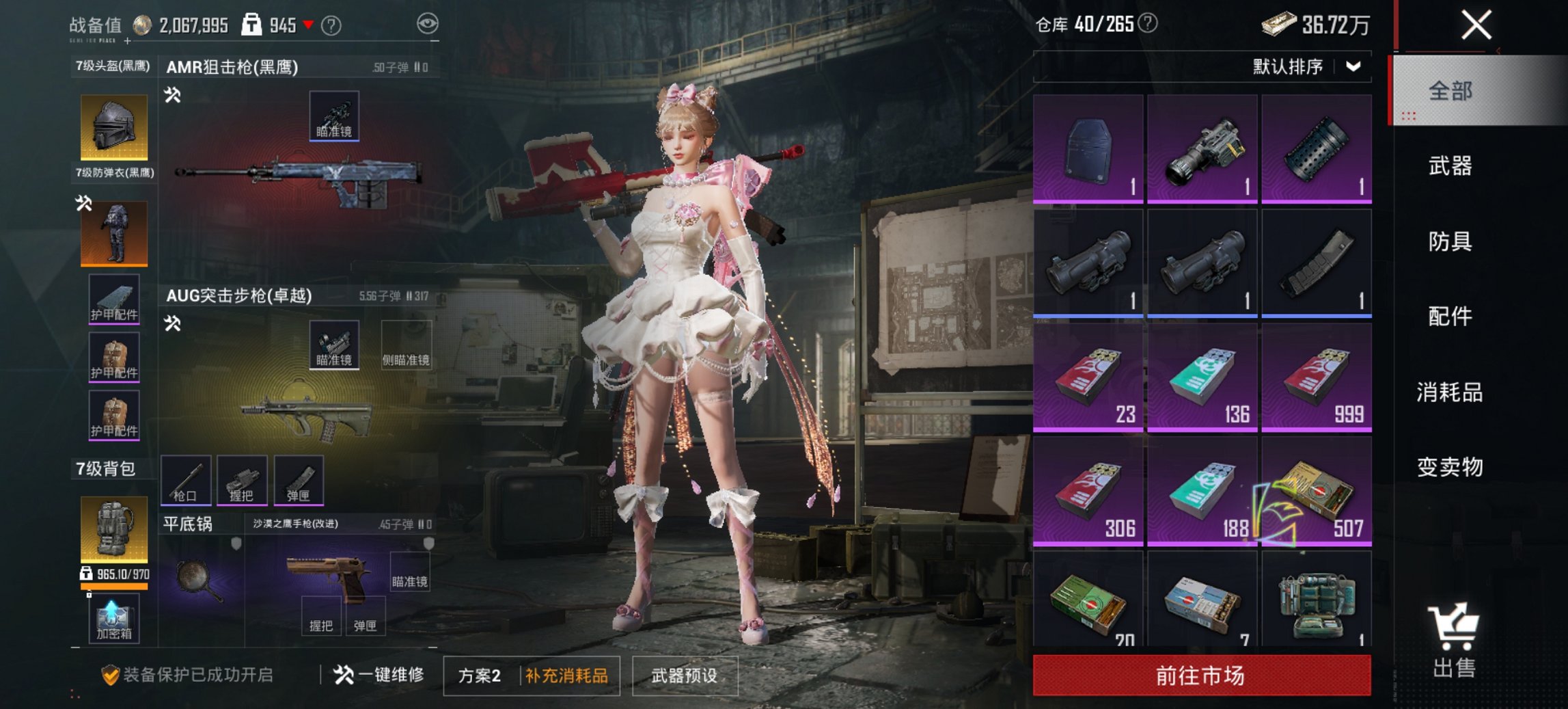Switch to the 武器 weapons tab
The image size is (1568, 709).
[x=1448, y=165]
